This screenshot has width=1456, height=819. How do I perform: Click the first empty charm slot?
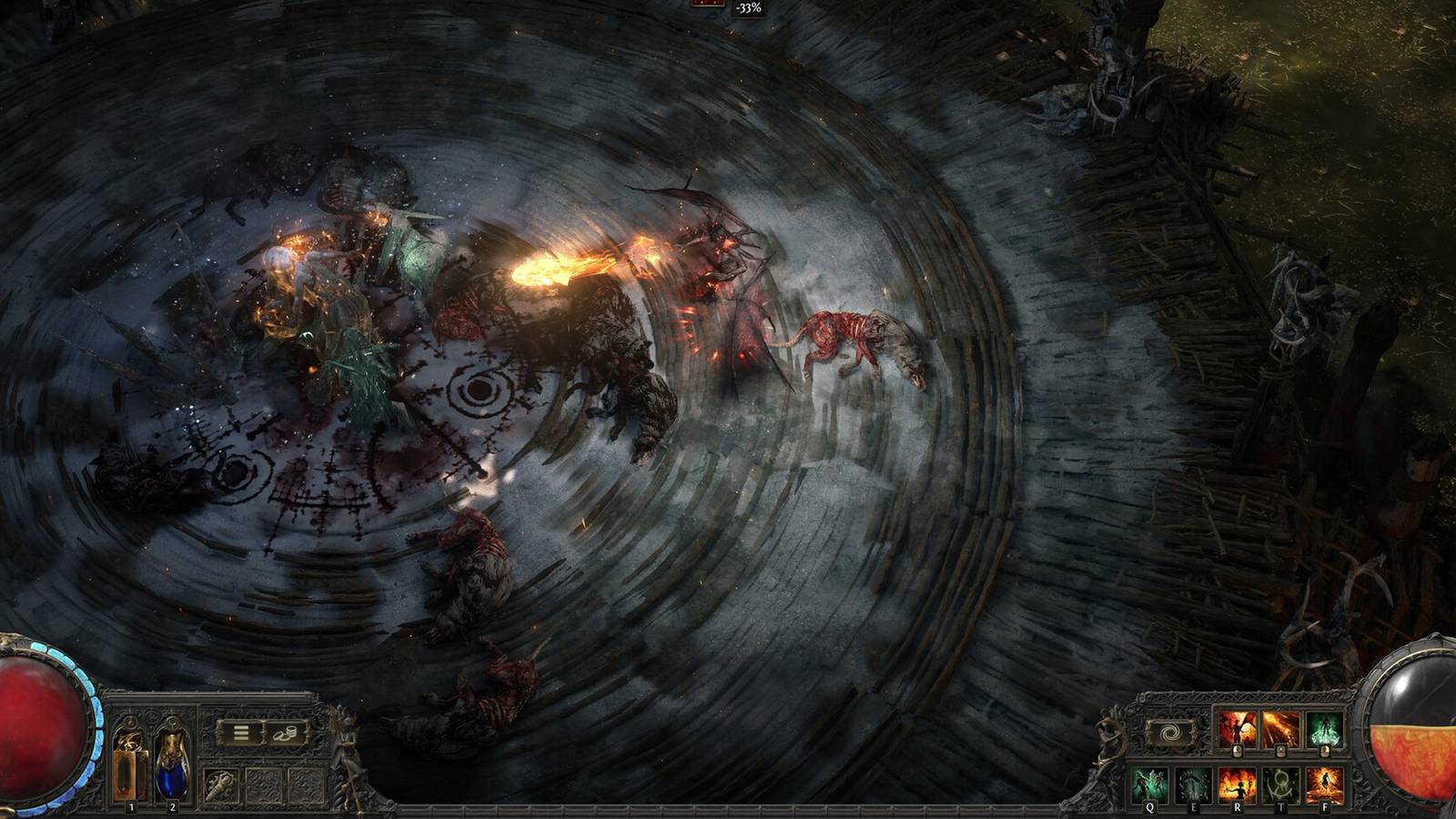pyautogui.click(x=263, y=785)
